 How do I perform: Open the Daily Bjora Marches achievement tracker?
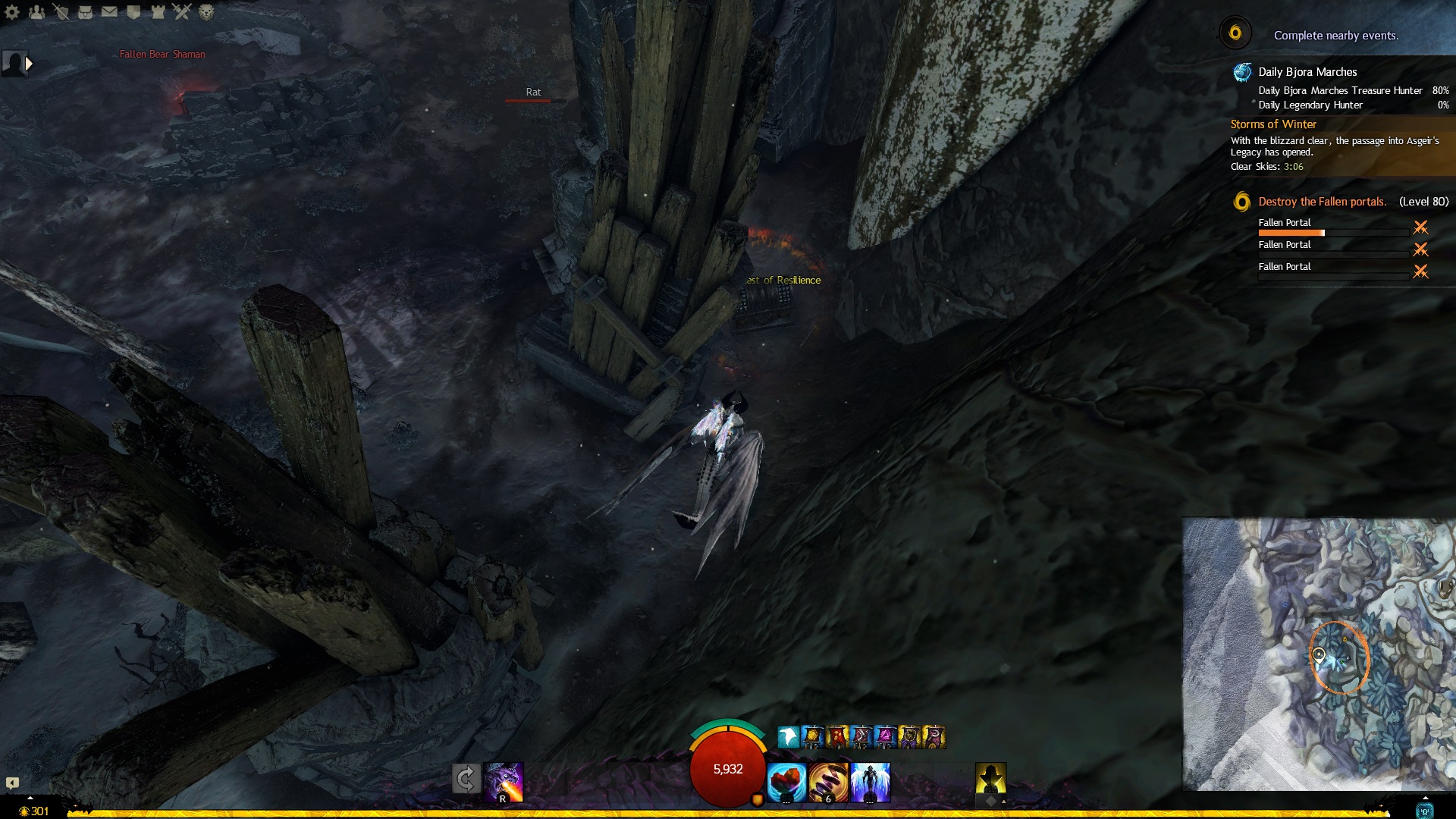[1307, 72]
